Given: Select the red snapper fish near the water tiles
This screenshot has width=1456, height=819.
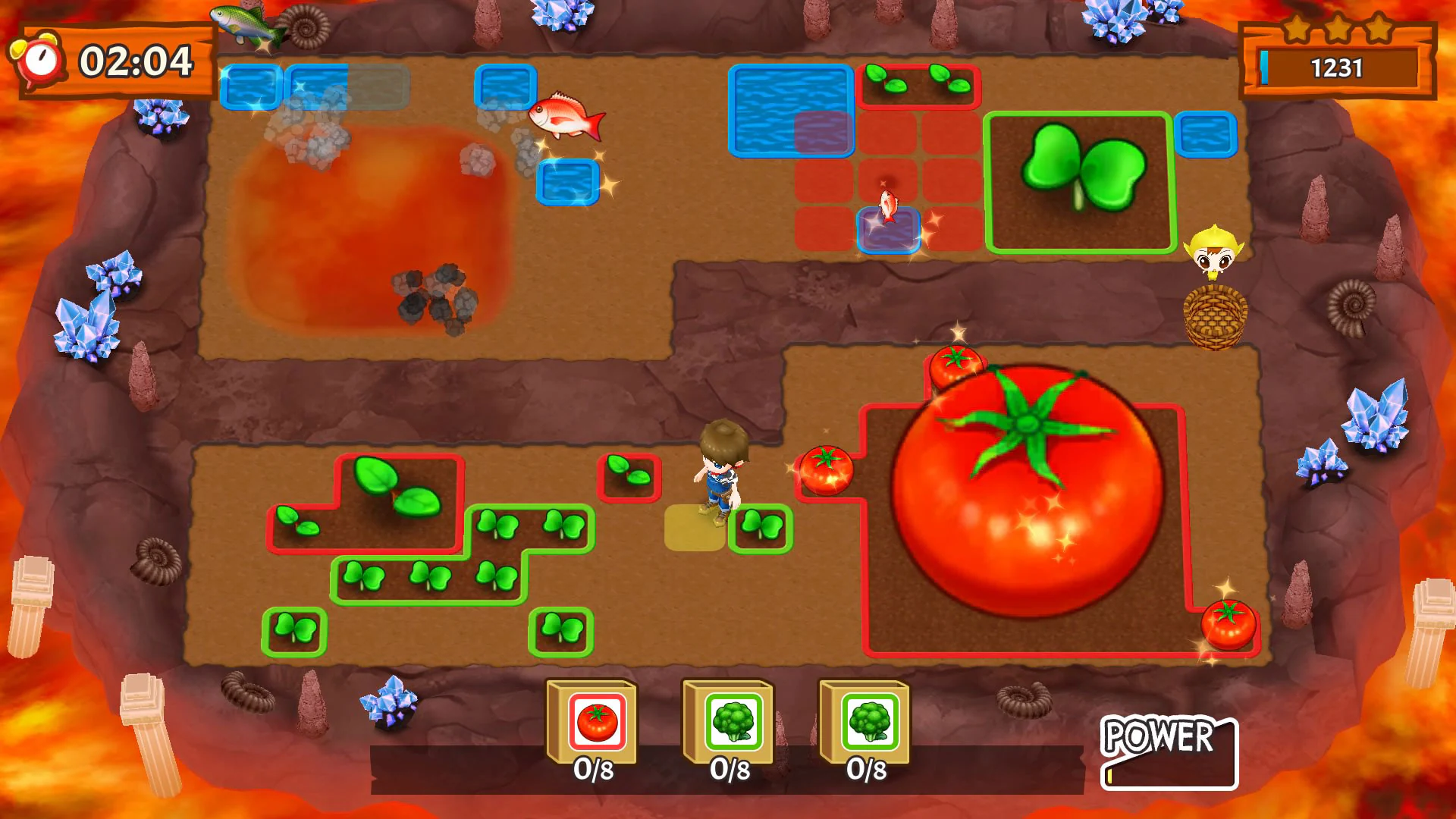Looking at the screenshot, I should 567,118.
